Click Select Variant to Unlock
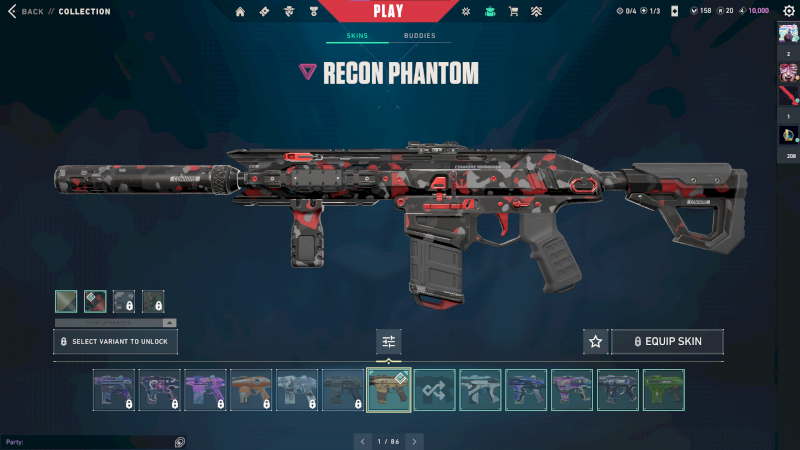The image size is (800, 450). click(x=116, y=342)
